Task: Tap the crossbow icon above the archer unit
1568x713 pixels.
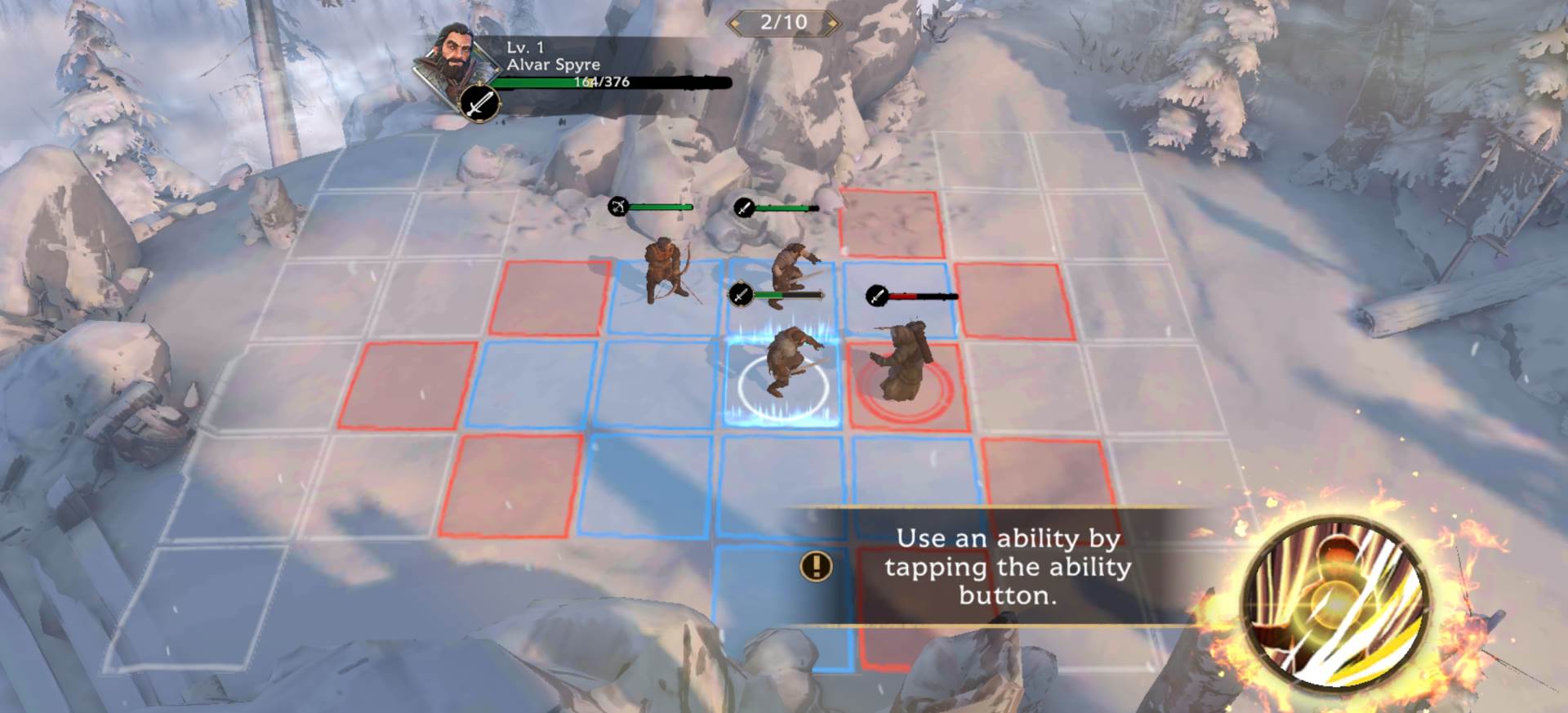Action: click(x=618, y=207)
